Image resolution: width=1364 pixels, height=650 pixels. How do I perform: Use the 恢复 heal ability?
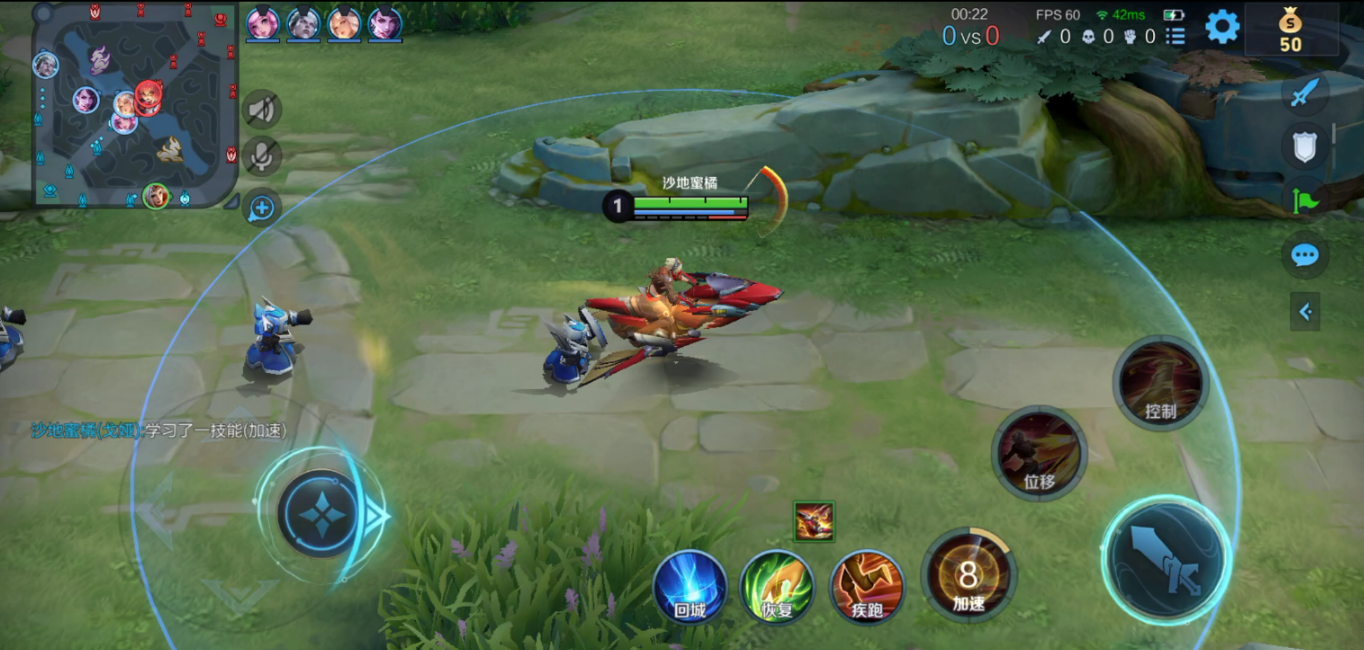(777, 586)
